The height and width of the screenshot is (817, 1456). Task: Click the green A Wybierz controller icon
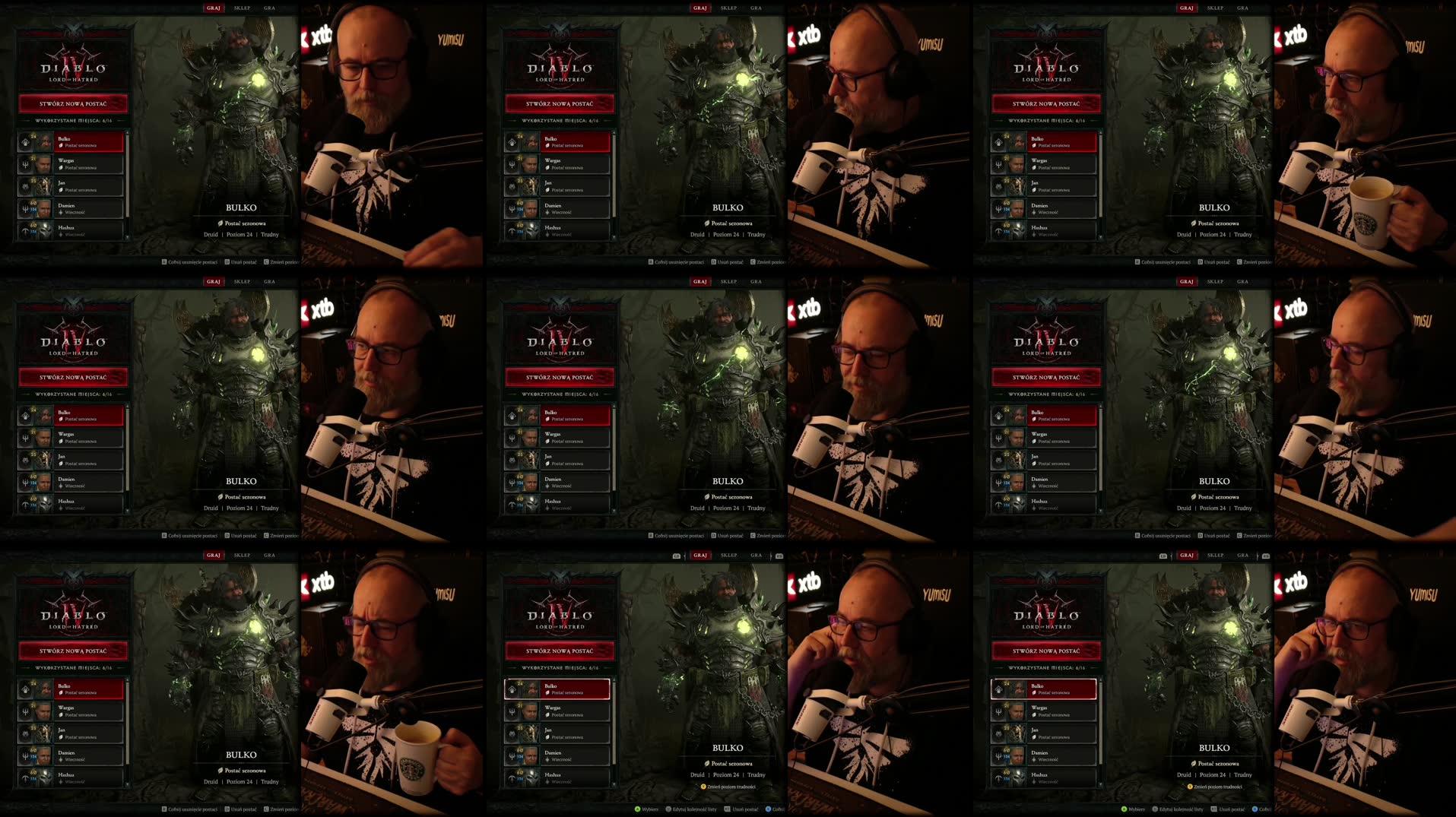pyautogui.click(x=638, y=809)
